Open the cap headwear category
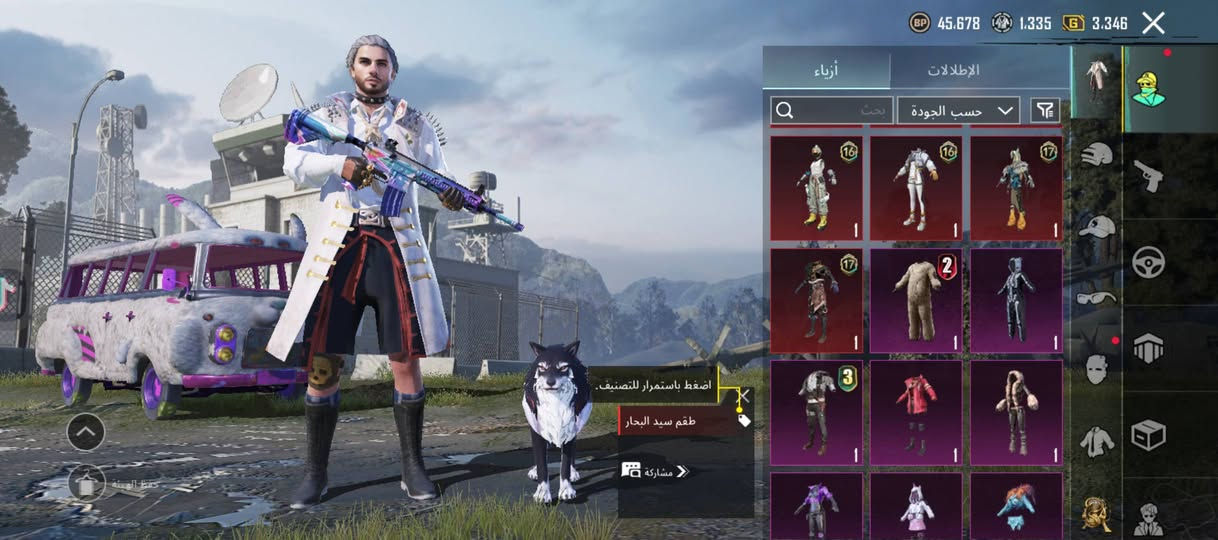Viewport: 1218px width, 540px height. tap(1097, 227)
